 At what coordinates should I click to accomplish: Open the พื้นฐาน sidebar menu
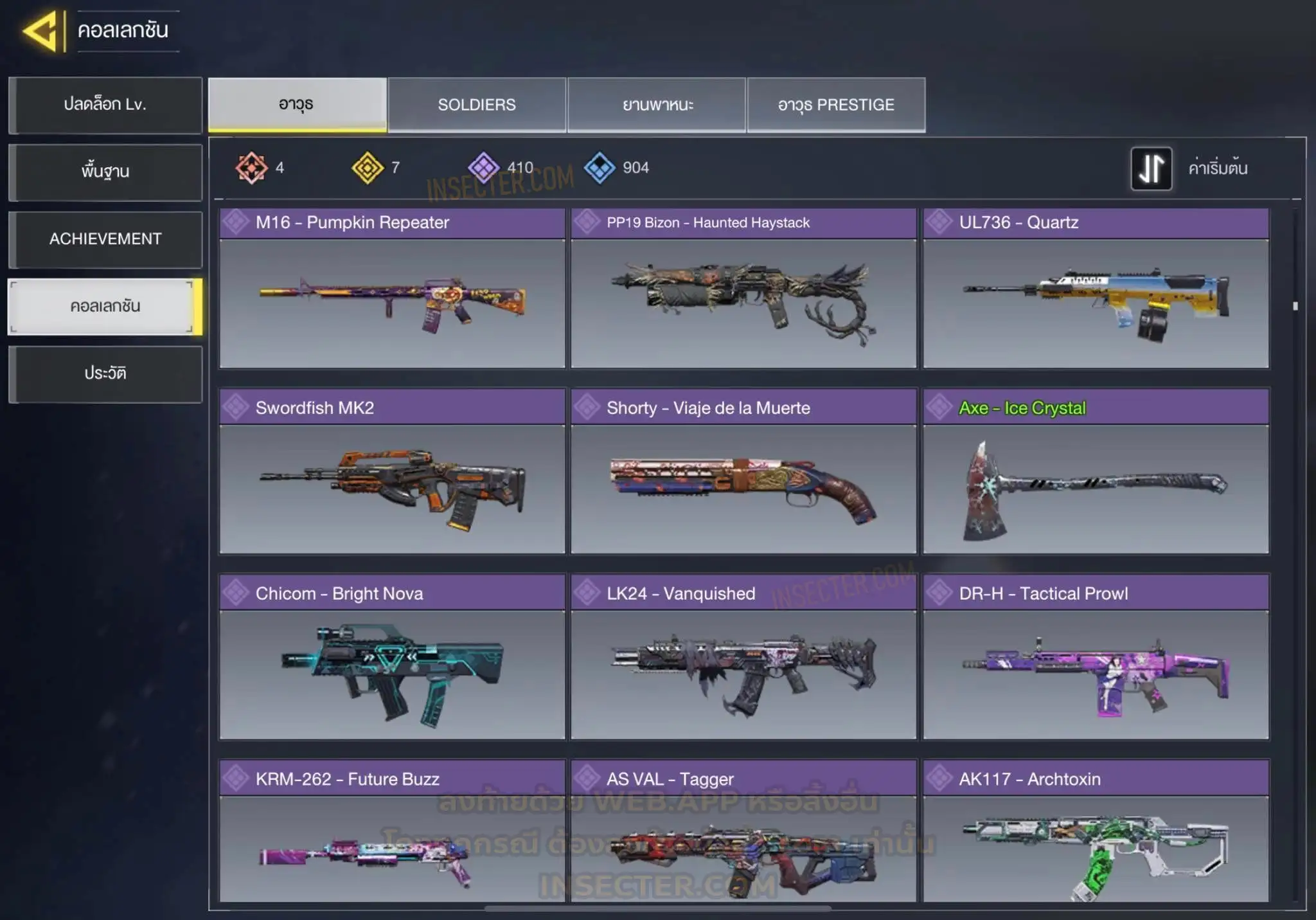[x=105, y=172]
